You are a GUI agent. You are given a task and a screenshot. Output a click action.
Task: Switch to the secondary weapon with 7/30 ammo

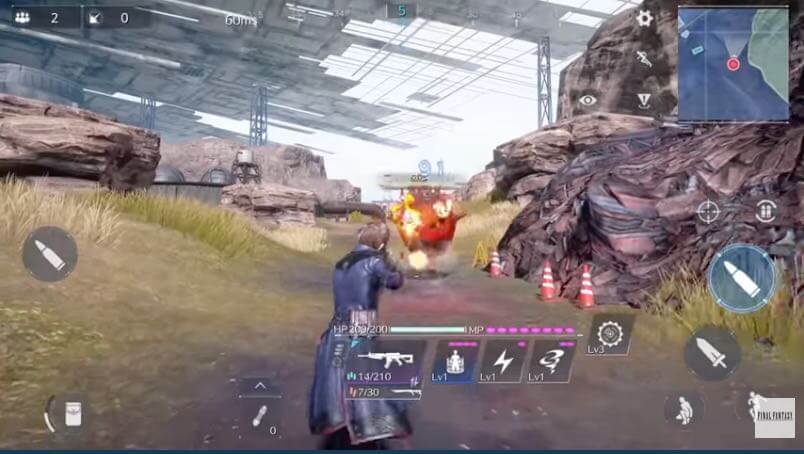pyautogui.click(x=382, y=392)
